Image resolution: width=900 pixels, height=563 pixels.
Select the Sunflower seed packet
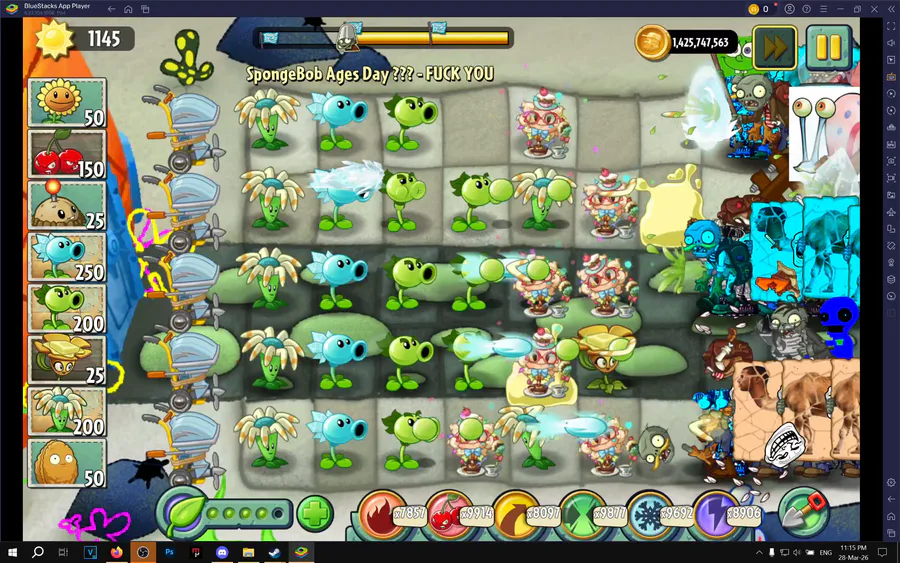(67, 103)
